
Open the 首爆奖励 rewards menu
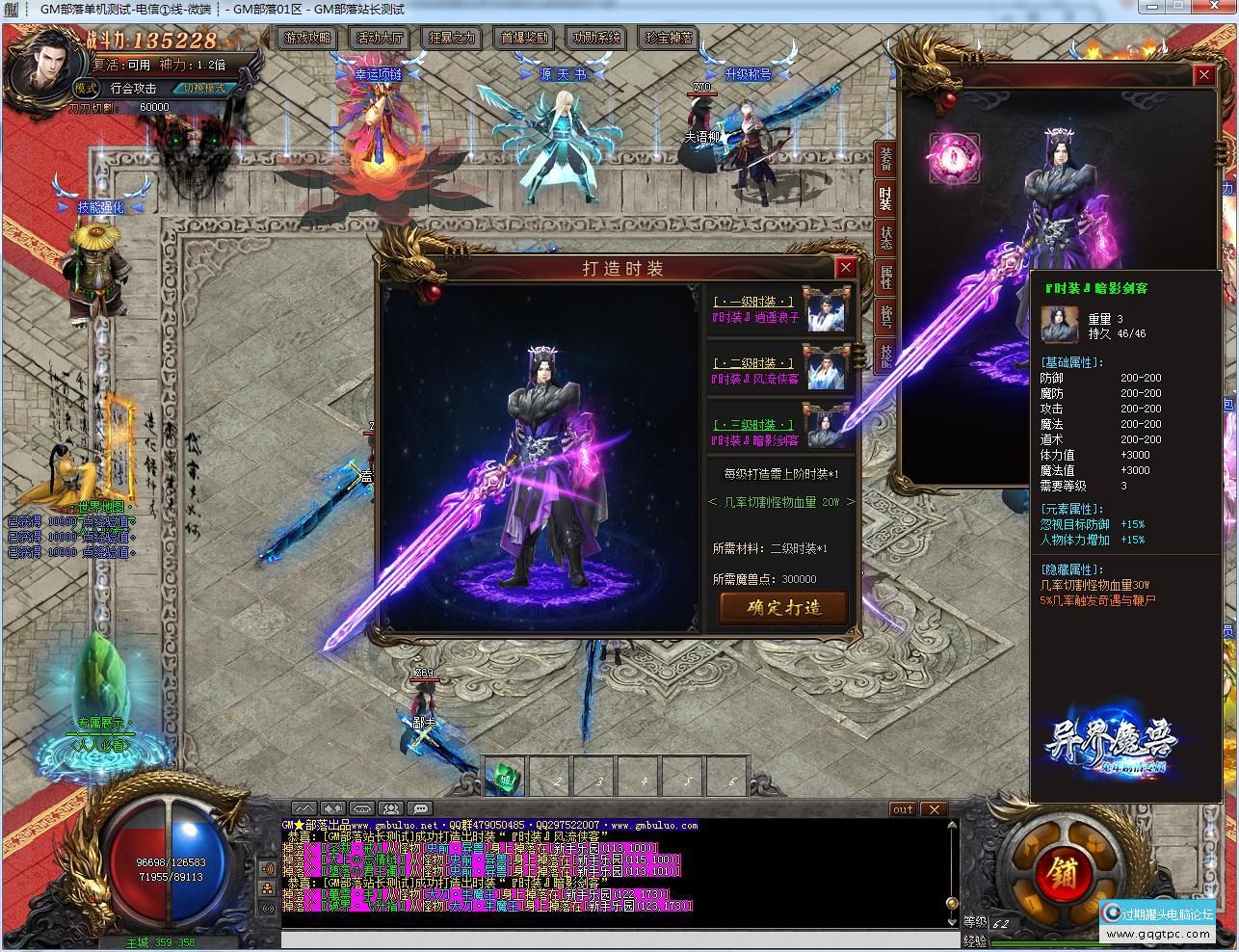pos(524,39)
